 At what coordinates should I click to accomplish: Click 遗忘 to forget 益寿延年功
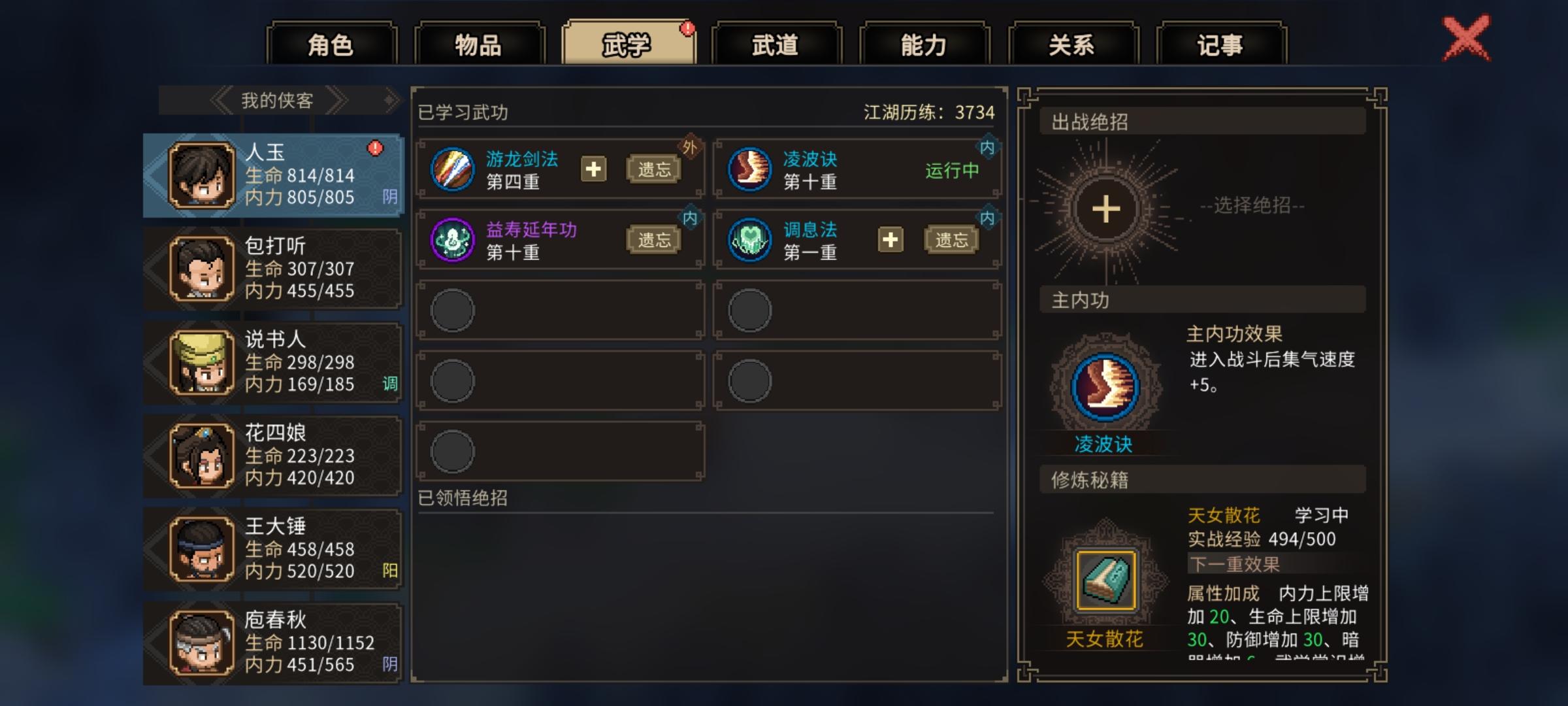point(654,239)
